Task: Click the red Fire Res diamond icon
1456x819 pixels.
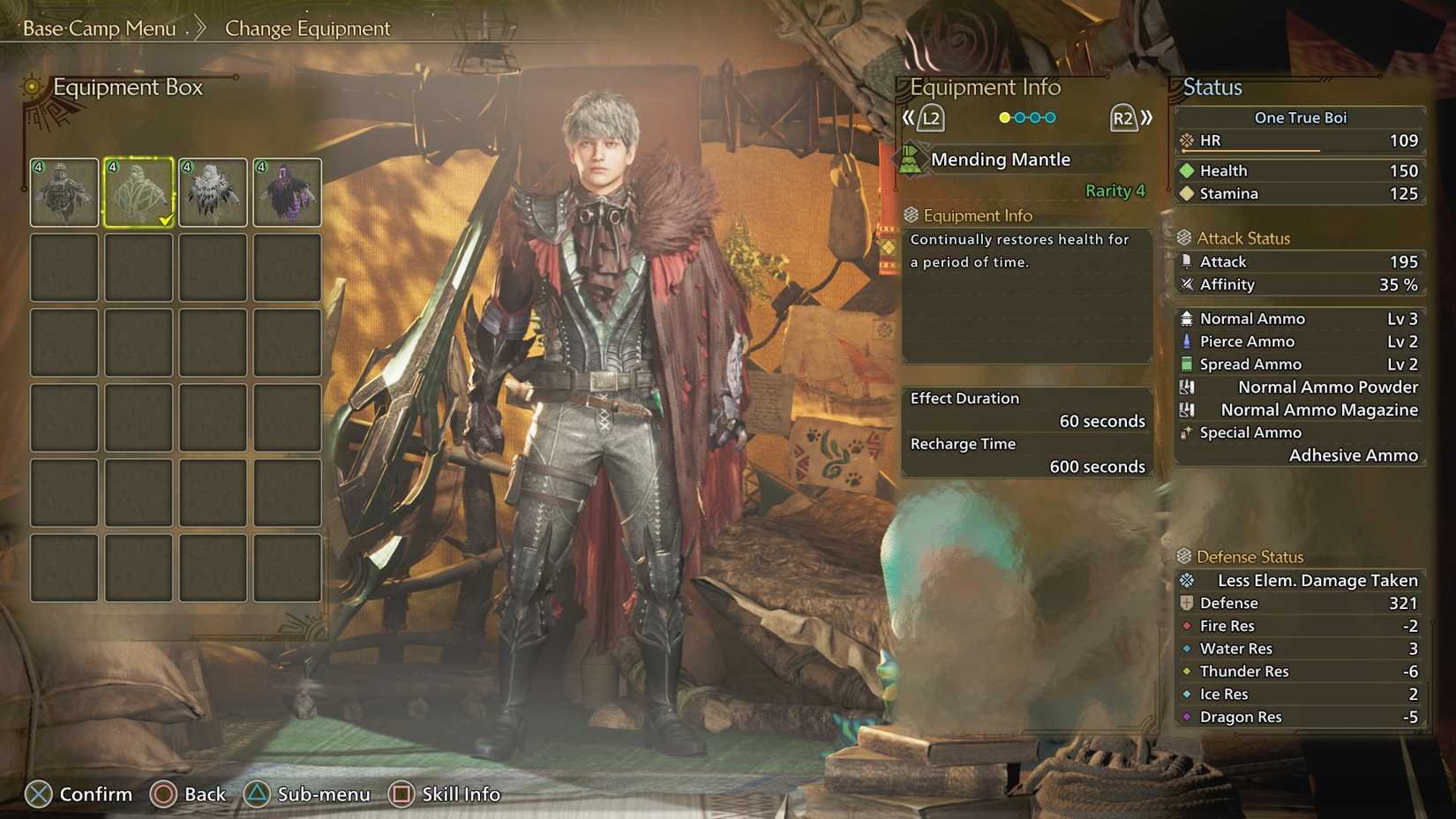Action: pos(1186,626)
